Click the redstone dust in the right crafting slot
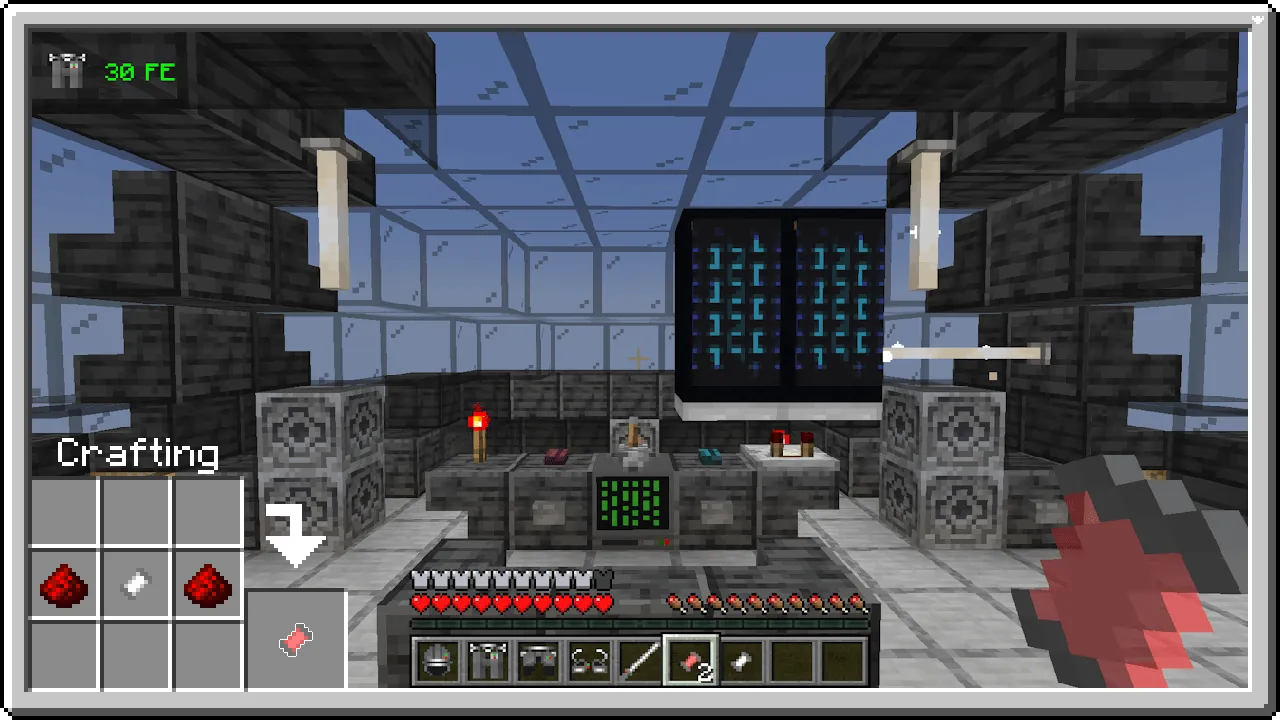 tap(207, 585)
